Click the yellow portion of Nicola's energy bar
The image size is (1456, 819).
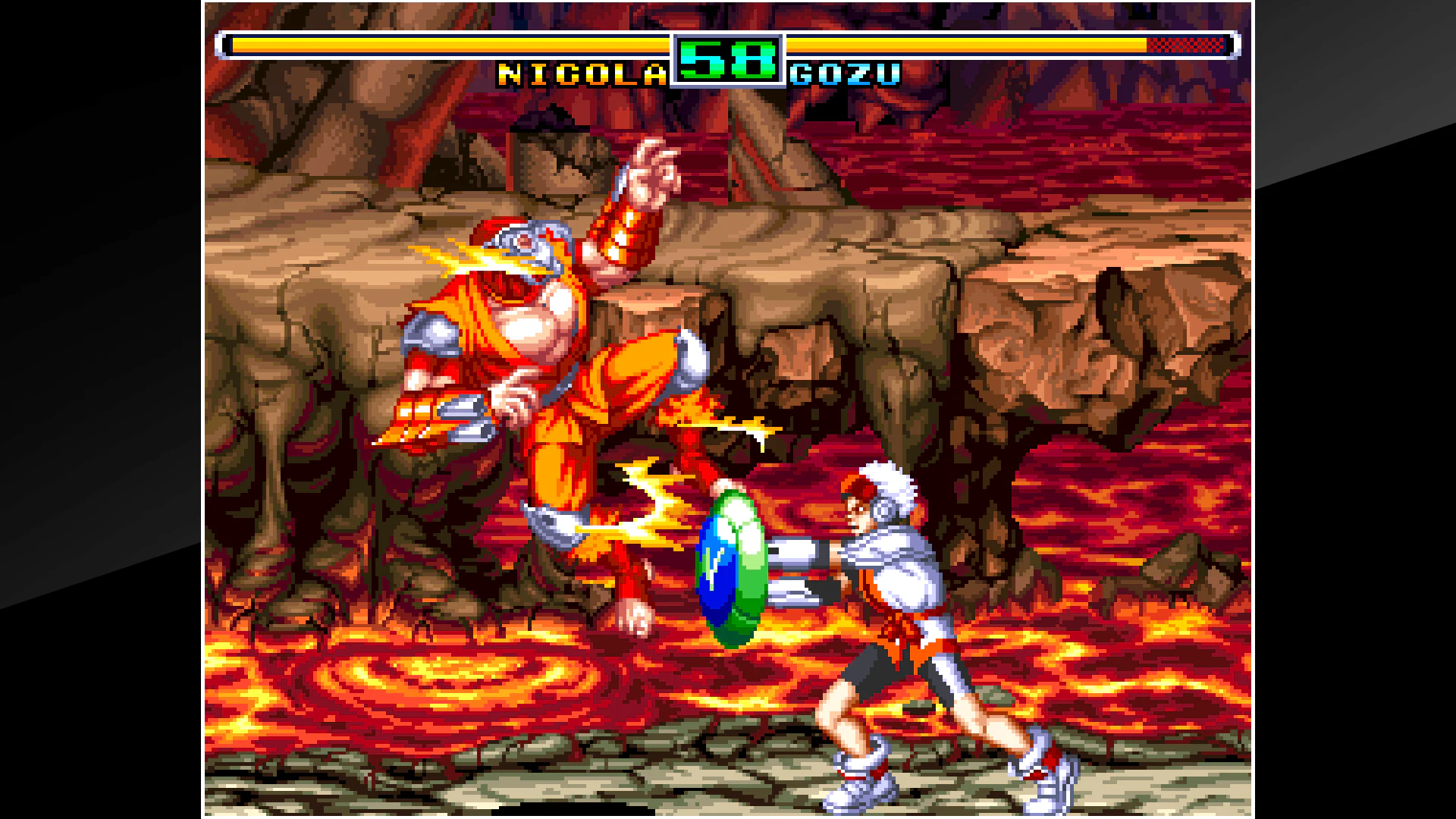pyautogui.click(x=455, y=45)
